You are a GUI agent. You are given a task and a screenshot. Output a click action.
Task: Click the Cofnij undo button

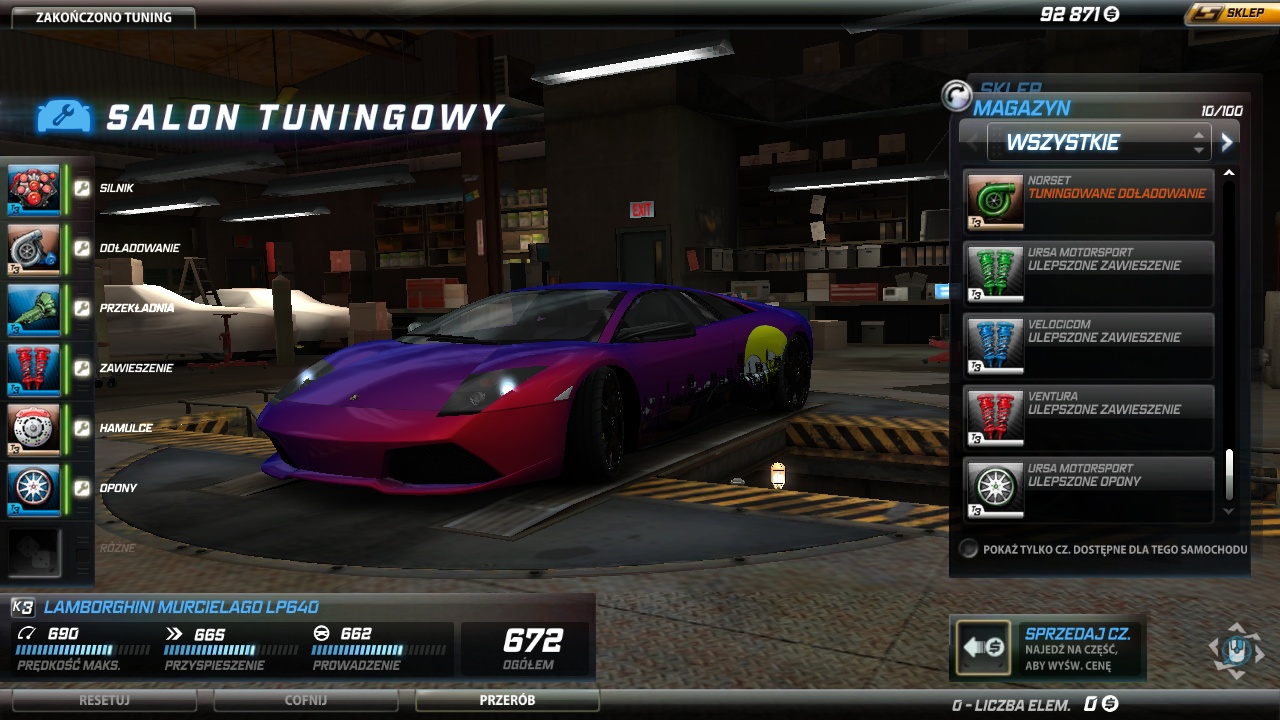click(306, 700)
